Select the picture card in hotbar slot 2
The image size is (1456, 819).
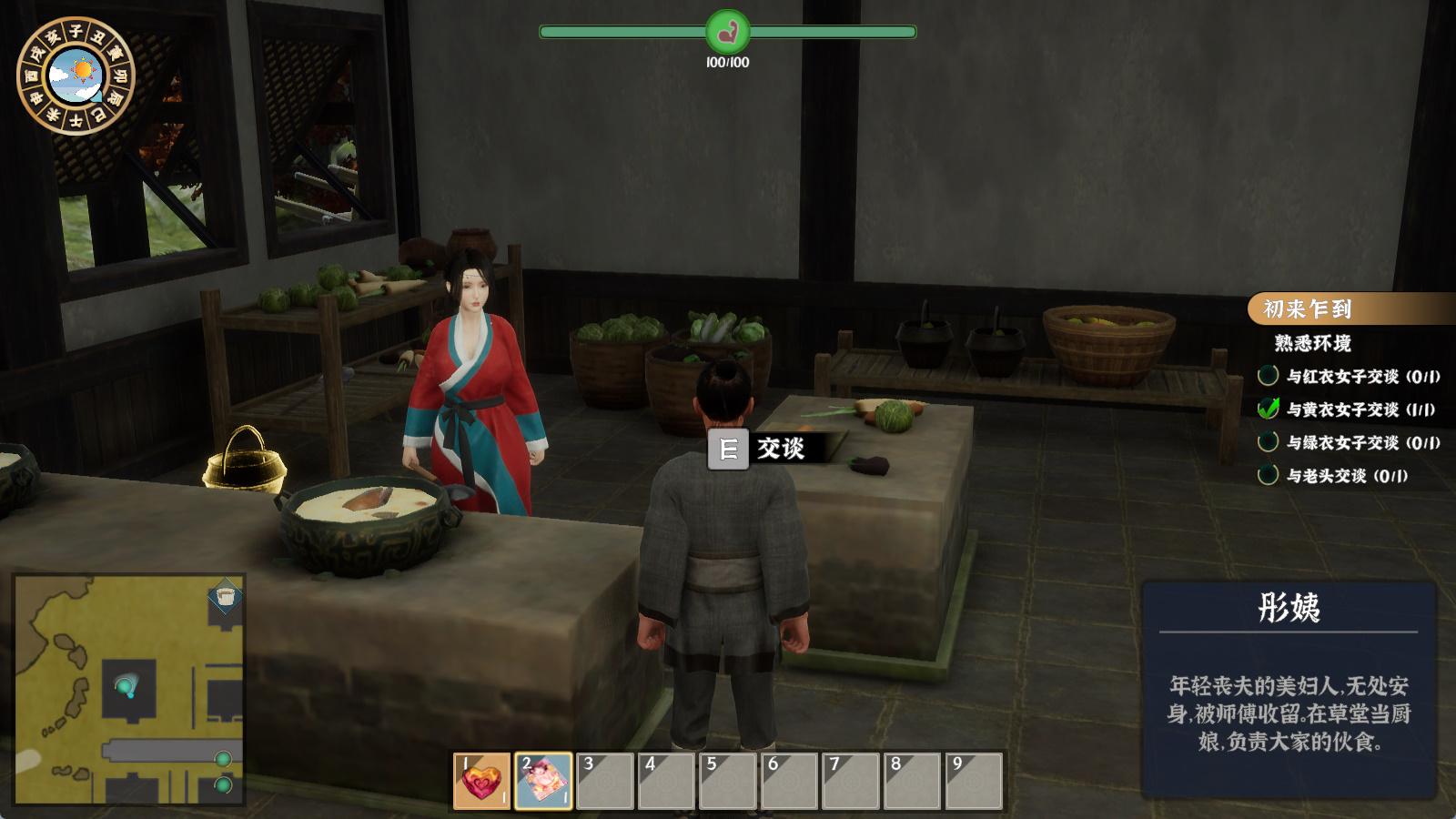(x=543, y=781)
